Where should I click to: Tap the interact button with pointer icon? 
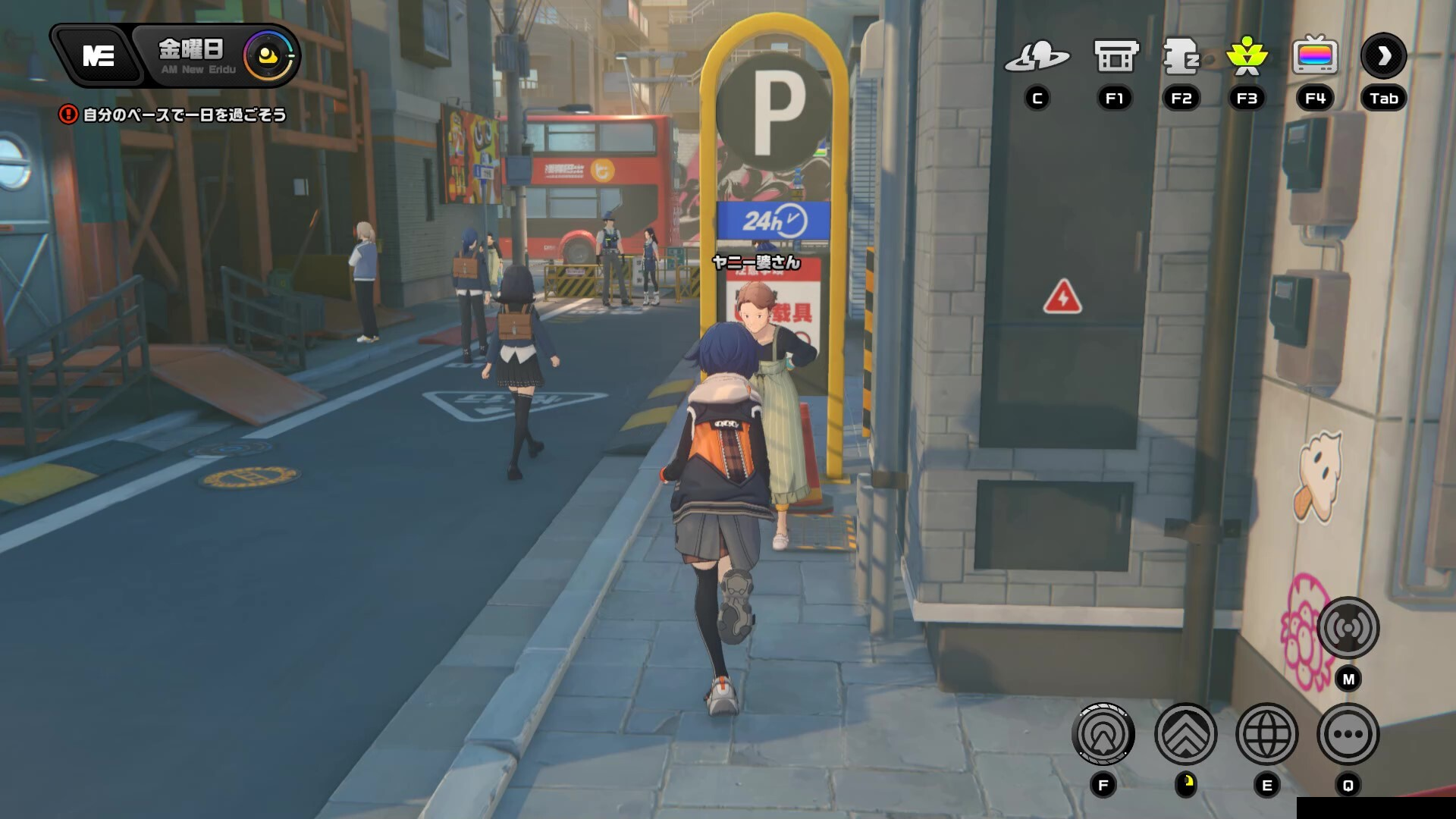pyautogui.click(x=1103, y=734)
